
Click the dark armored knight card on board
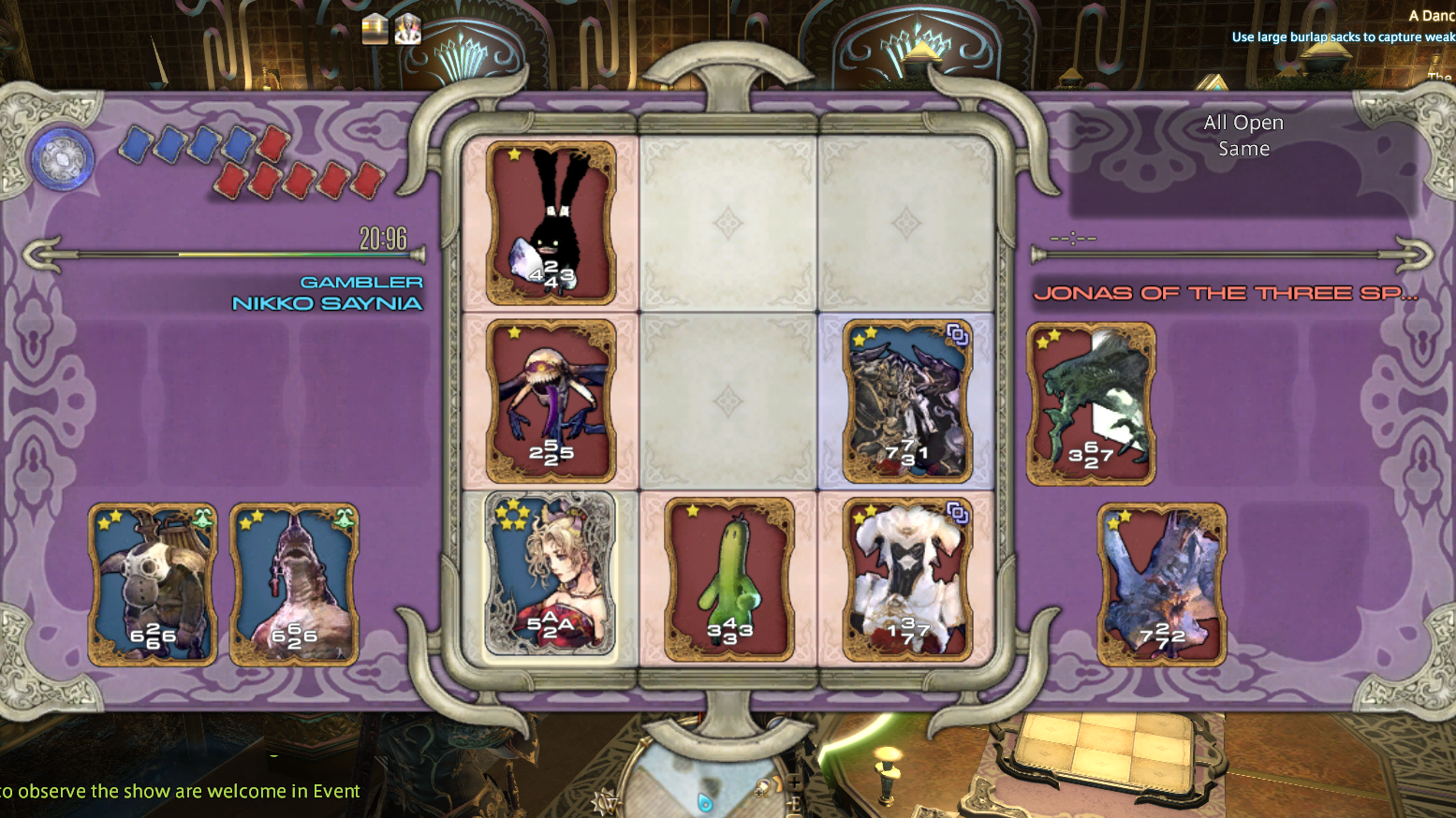[906, 401]
